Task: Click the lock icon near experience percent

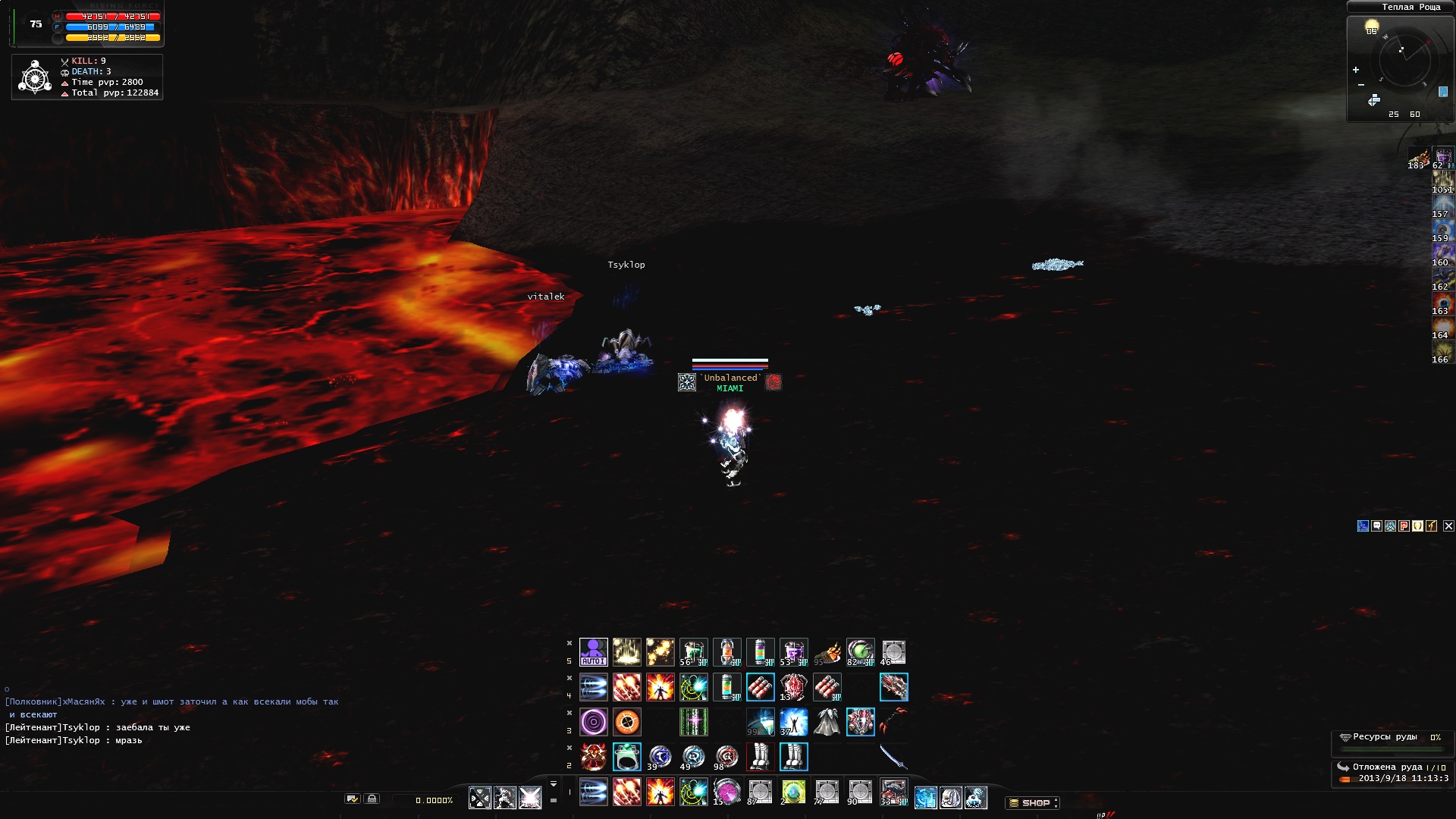Action: pos(372,799)
